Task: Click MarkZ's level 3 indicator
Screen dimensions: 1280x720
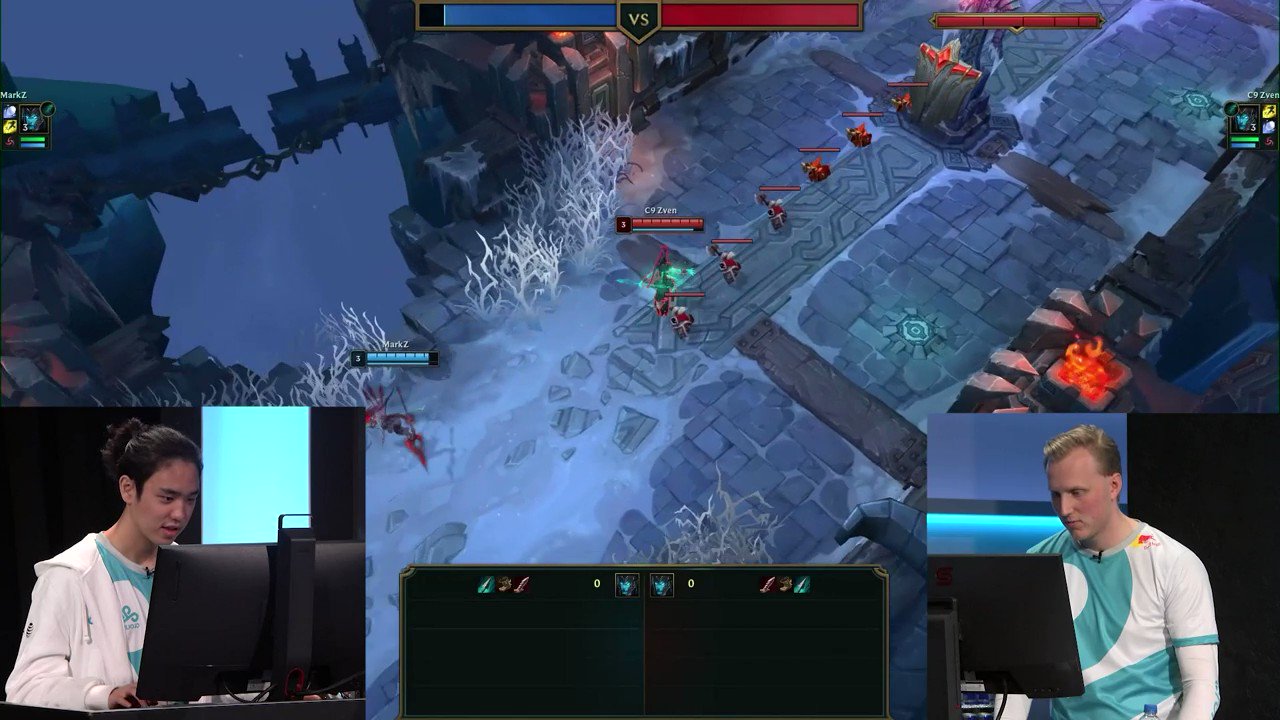Action: click(x=25, y=128)
